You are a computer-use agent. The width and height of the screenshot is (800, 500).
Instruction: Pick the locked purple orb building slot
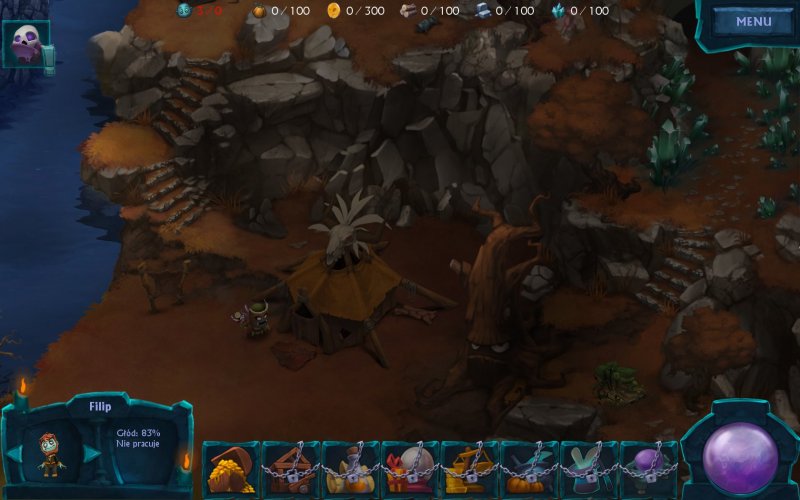pos(648,467)
